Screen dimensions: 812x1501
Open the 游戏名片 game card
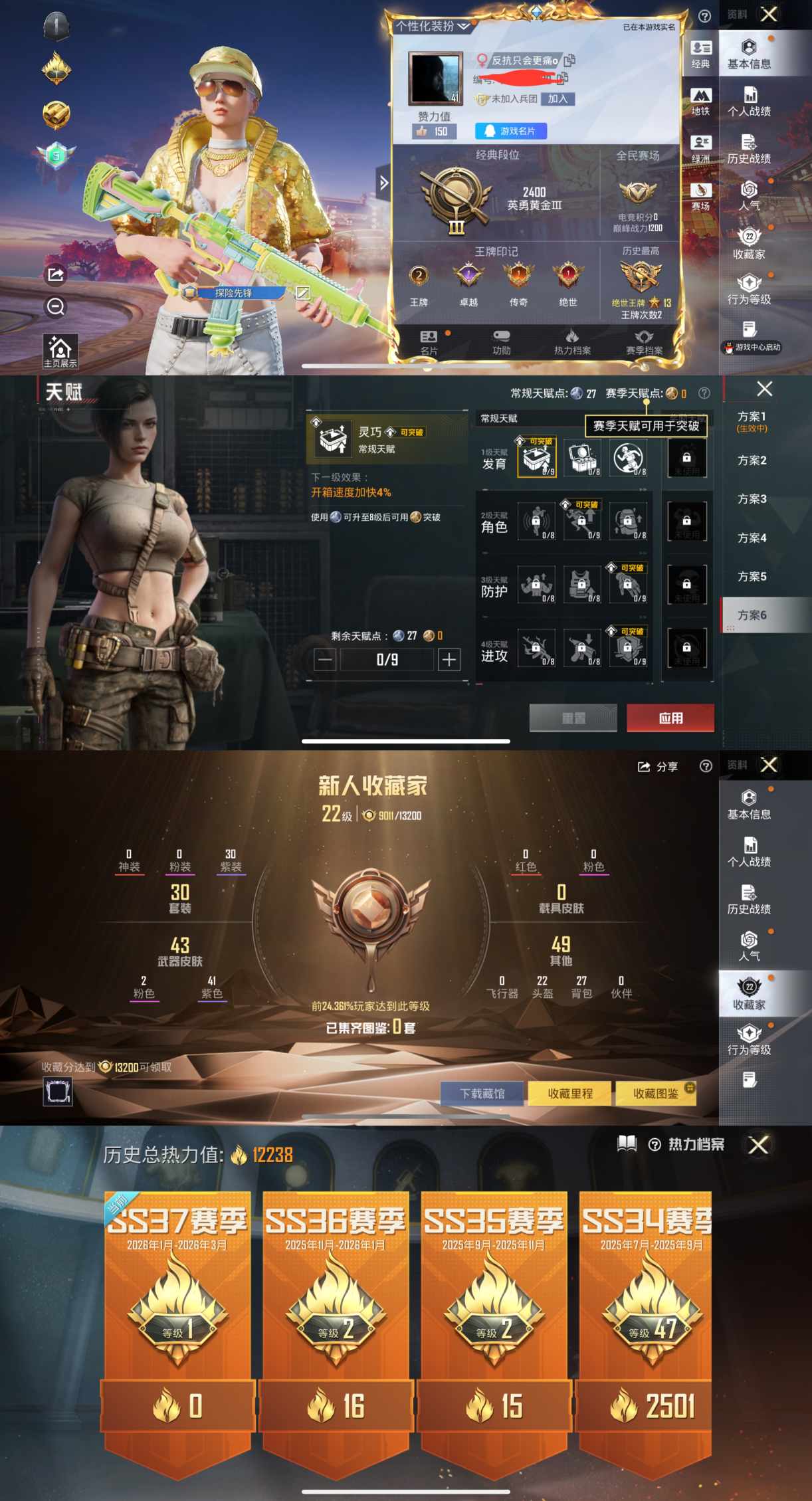pyautogui.click(x=510, y=131)
